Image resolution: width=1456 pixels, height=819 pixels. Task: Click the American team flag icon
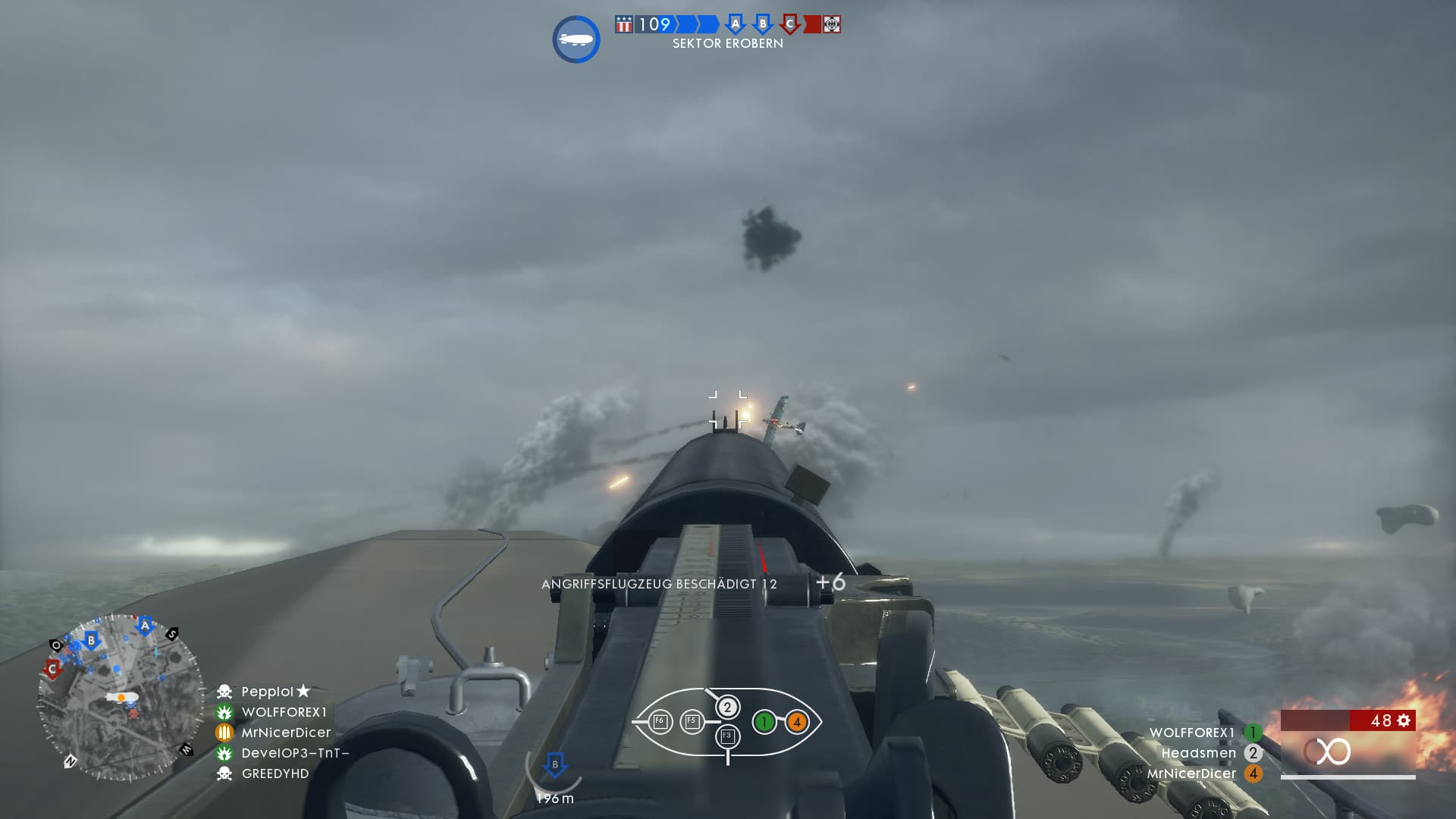tap(623, 24)
